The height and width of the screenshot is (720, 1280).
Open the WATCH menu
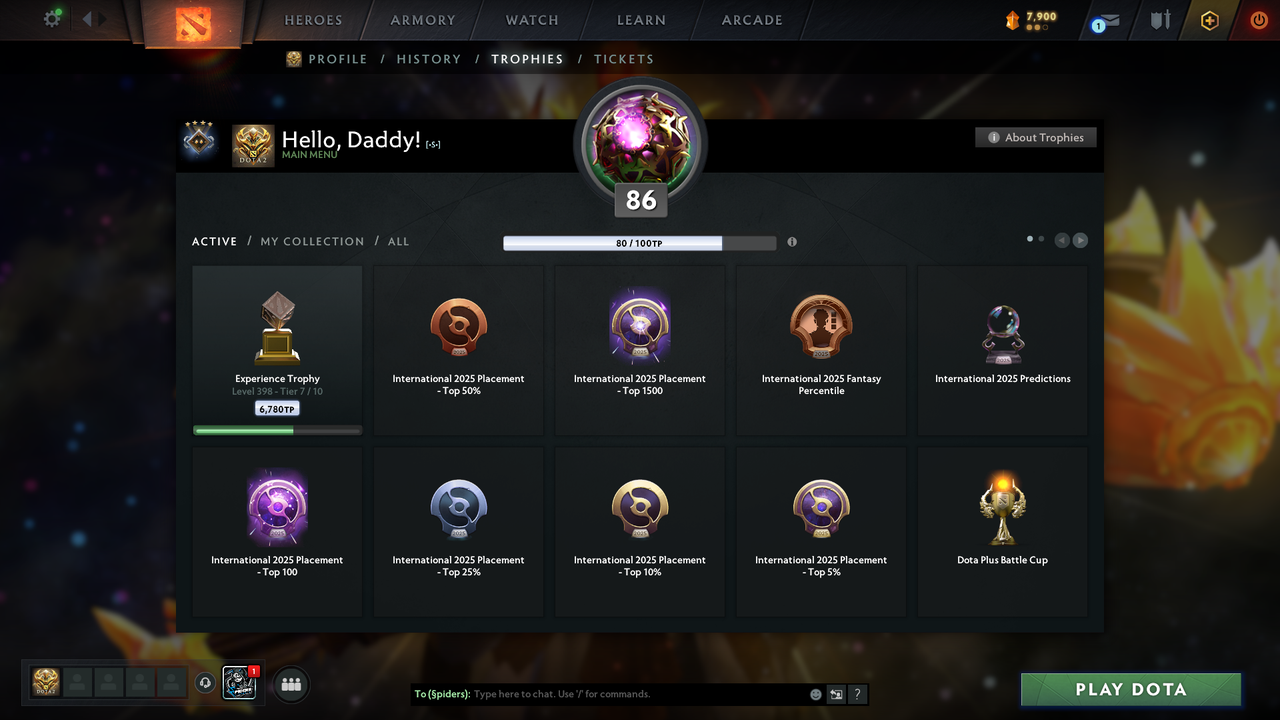point(531,20)
